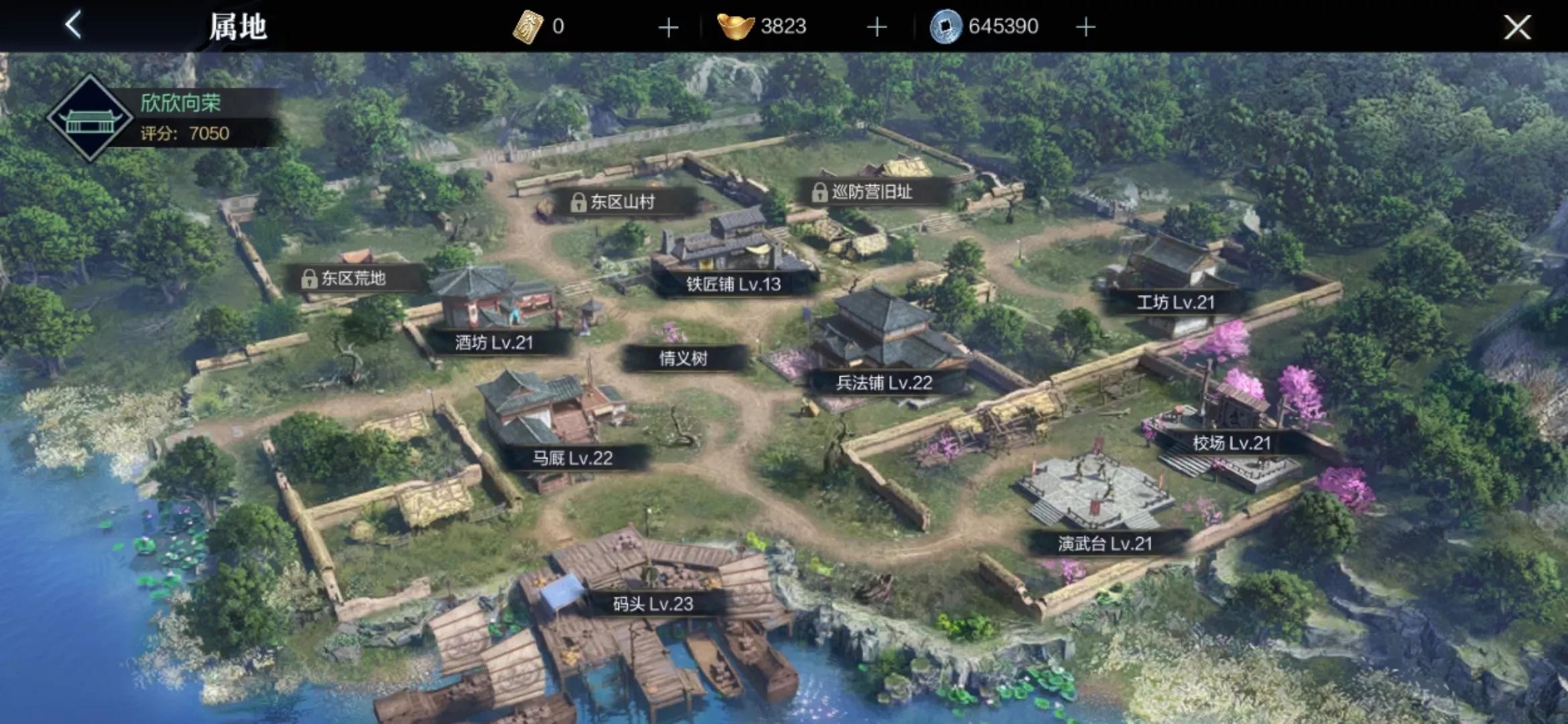Tap the plus next to the token currency
Image resolution: width=1568 pixels, height=724 pixels.
(x=668, y=27)
